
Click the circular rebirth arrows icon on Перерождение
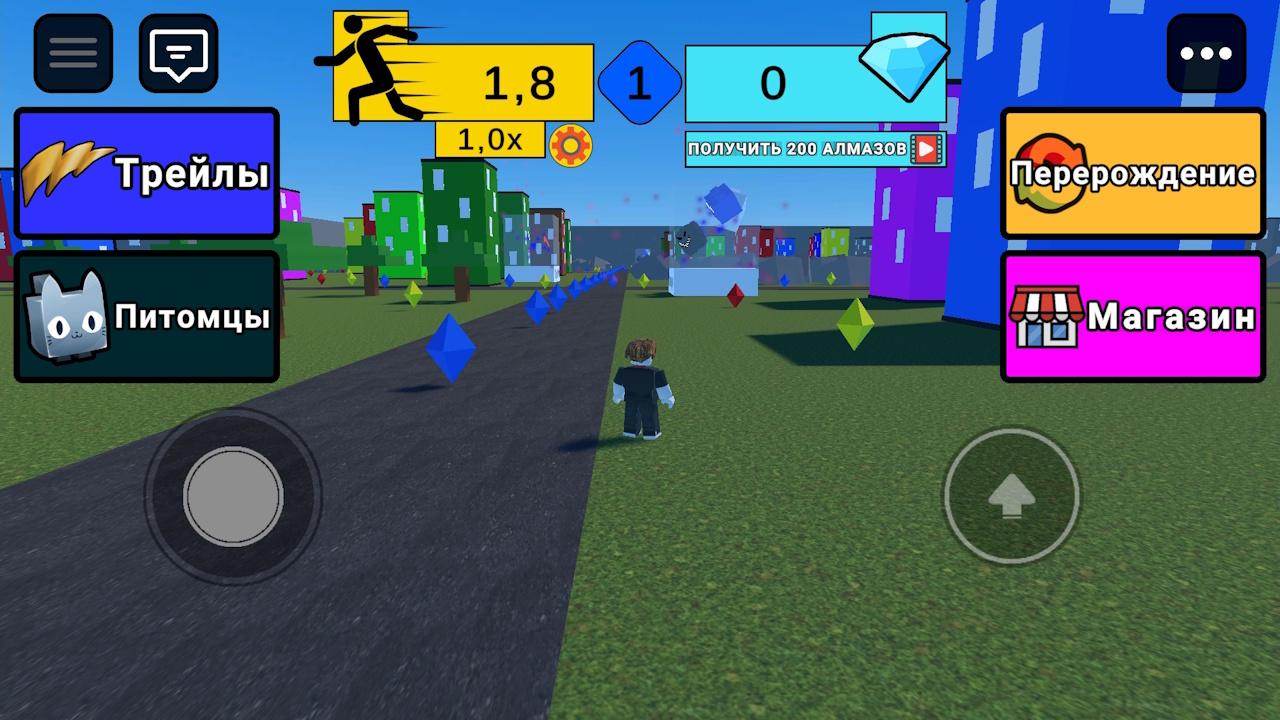click(1048, 172)
